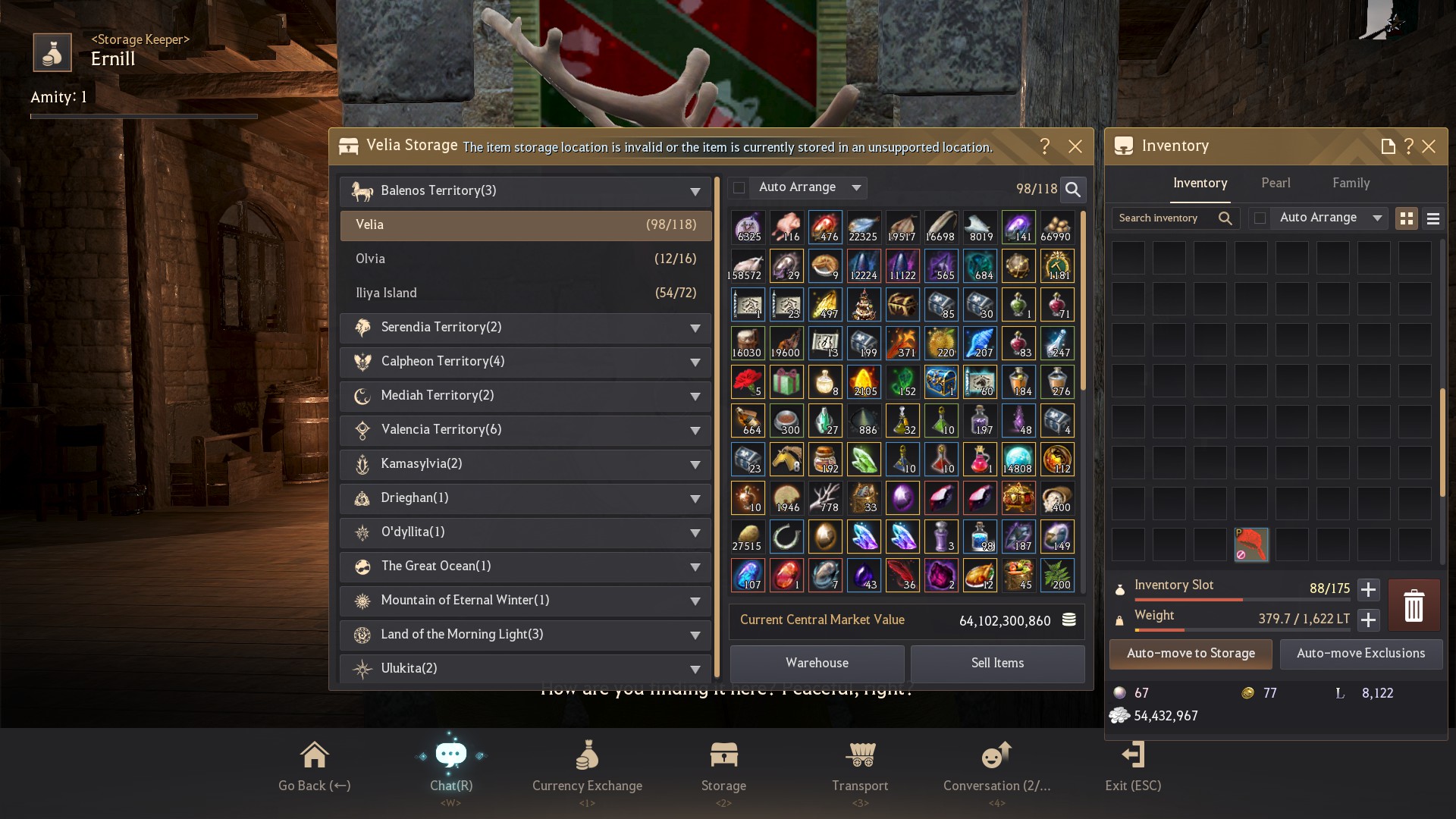Enable Auto Arrange in the storage panel
Viewport: 1456px width, 819px height.
[x=737, y=187]
